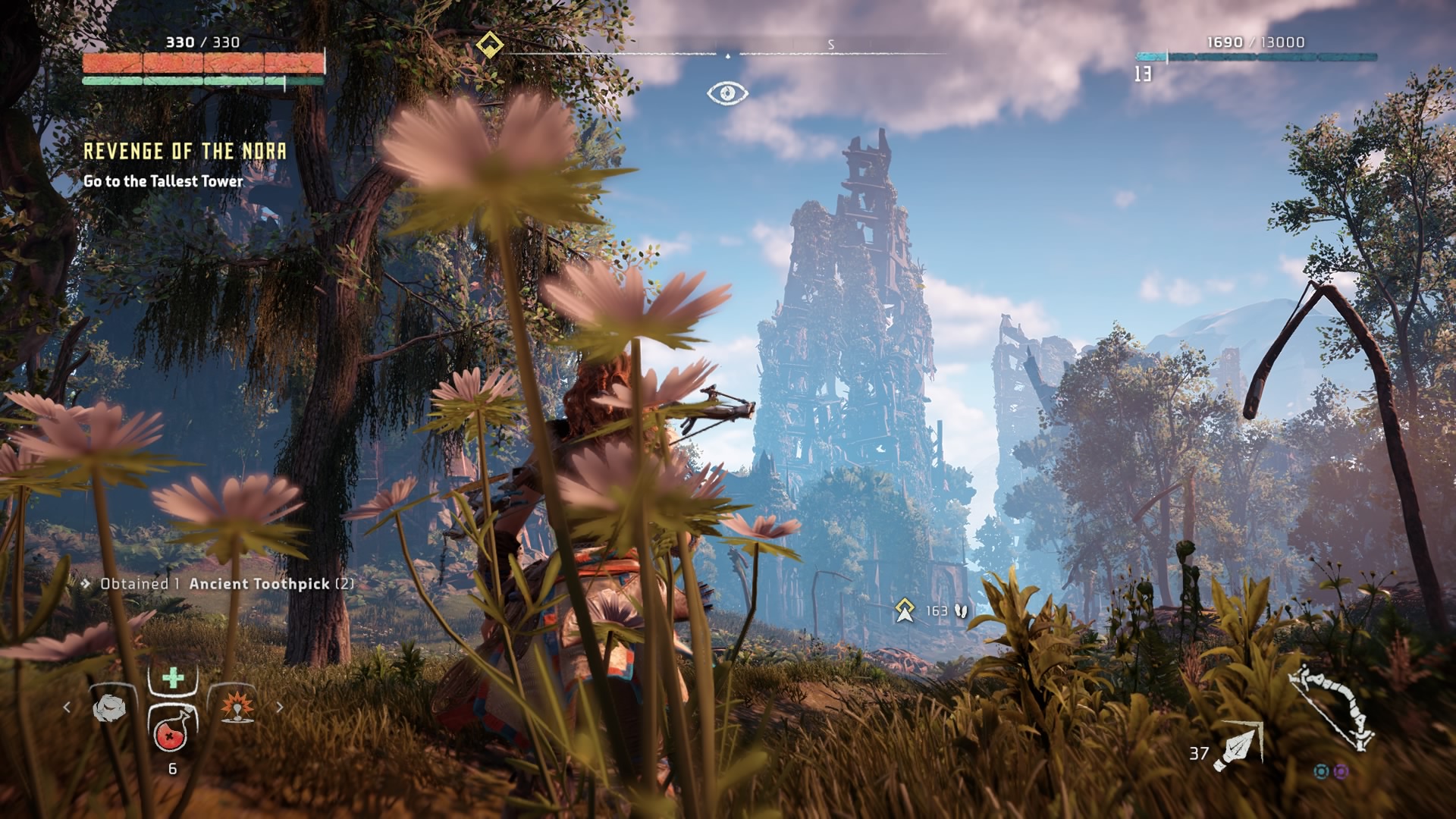1456x819 pixels.
Task: Click the yellow quest marker on the compass
Action: (x=490, y=45)
